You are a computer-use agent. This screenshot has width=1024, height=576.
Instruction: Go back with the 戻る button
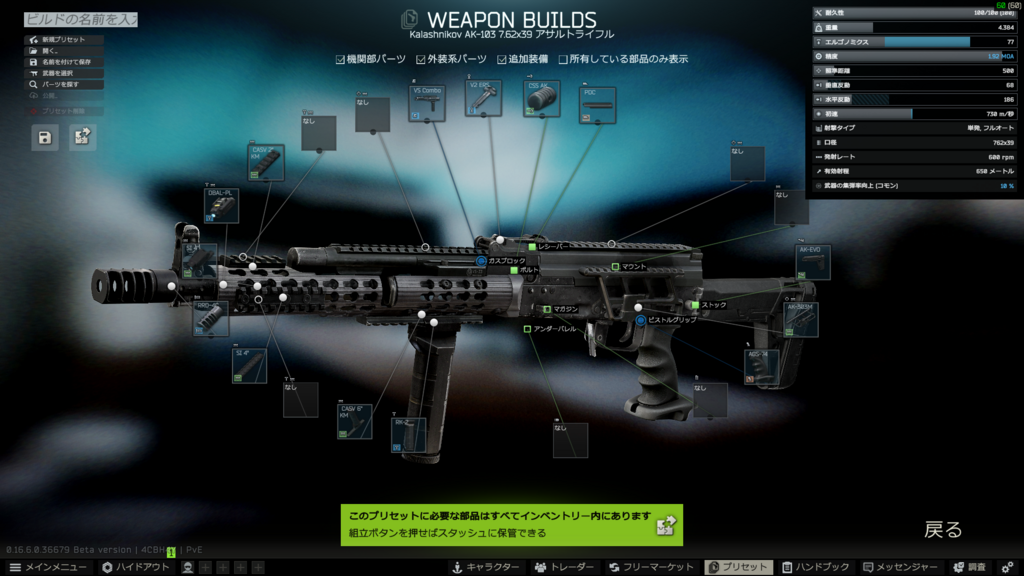pyautogui.click(x=942, y=529)
